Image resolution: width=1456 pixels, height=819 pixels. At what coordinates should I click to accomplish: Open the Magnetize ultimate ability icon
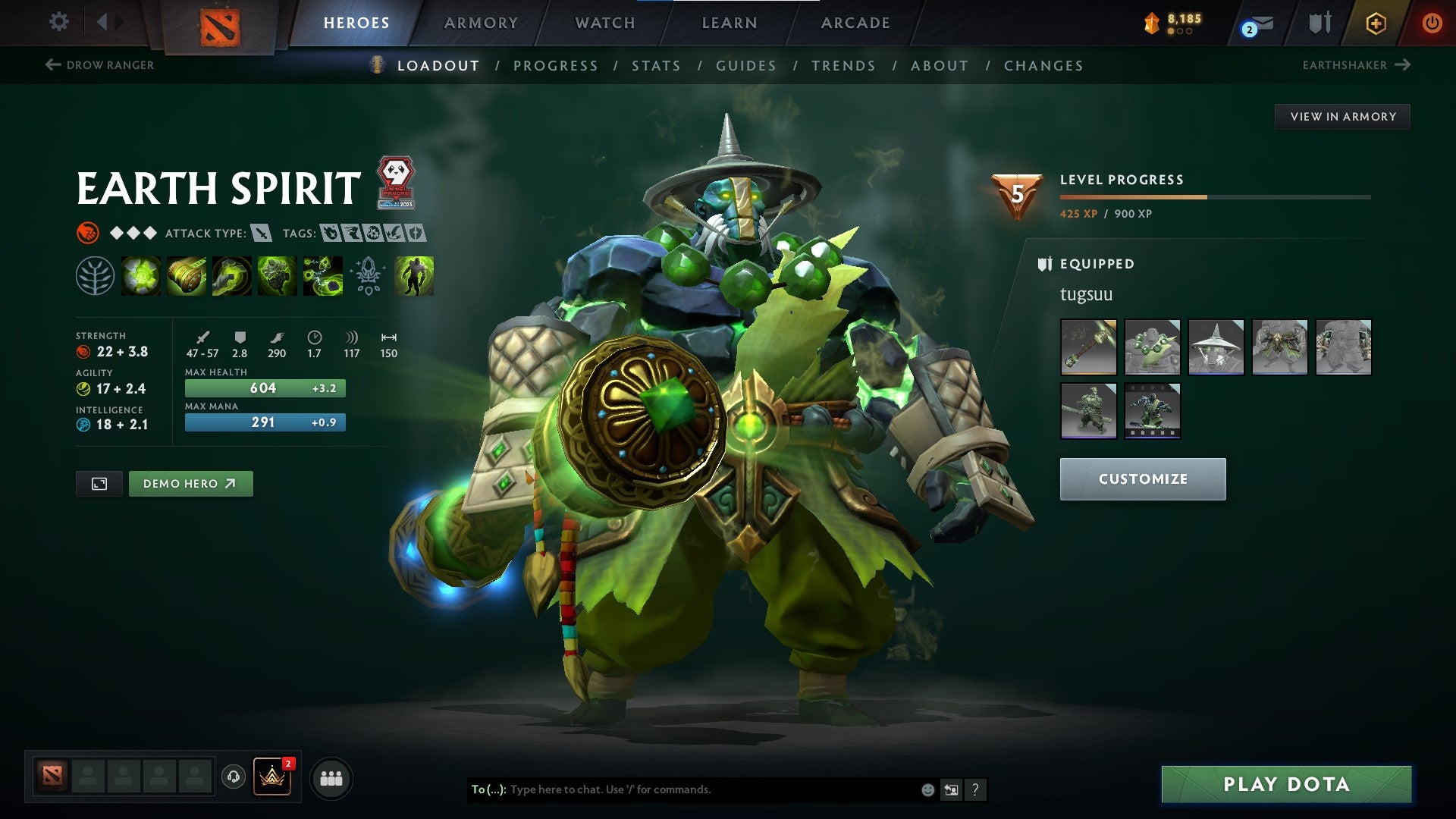322,278
